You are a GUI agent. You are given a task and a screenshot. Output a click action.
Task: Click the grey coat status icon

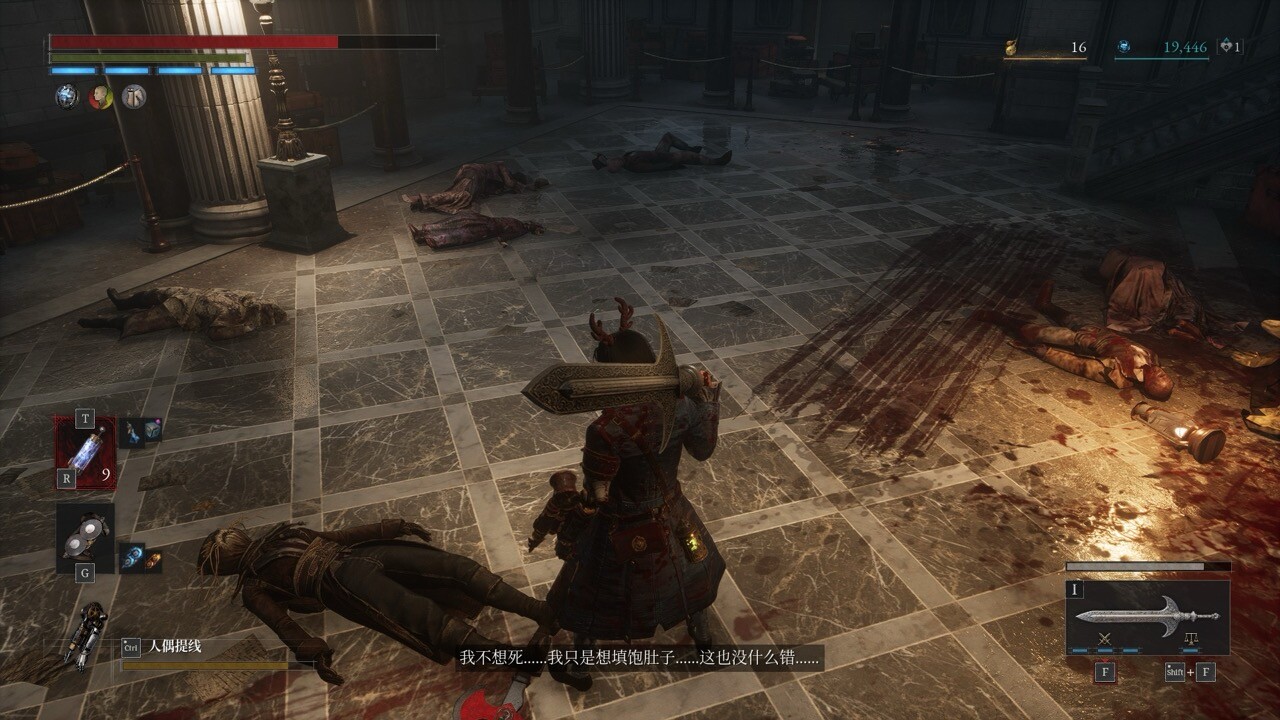point(134,96)
